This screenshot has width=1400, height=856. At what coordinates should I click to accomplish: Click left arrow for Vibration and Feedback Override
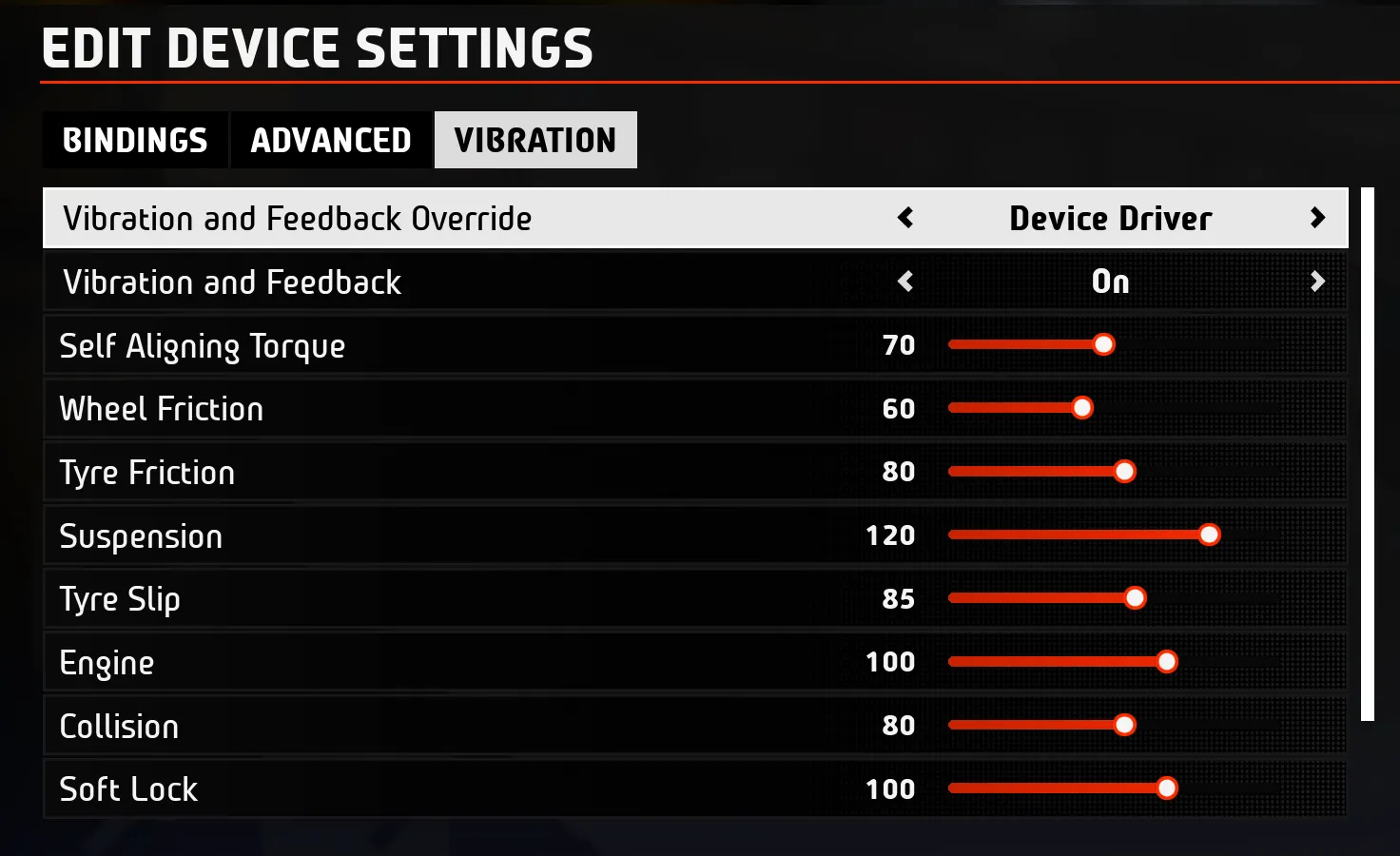905,219
